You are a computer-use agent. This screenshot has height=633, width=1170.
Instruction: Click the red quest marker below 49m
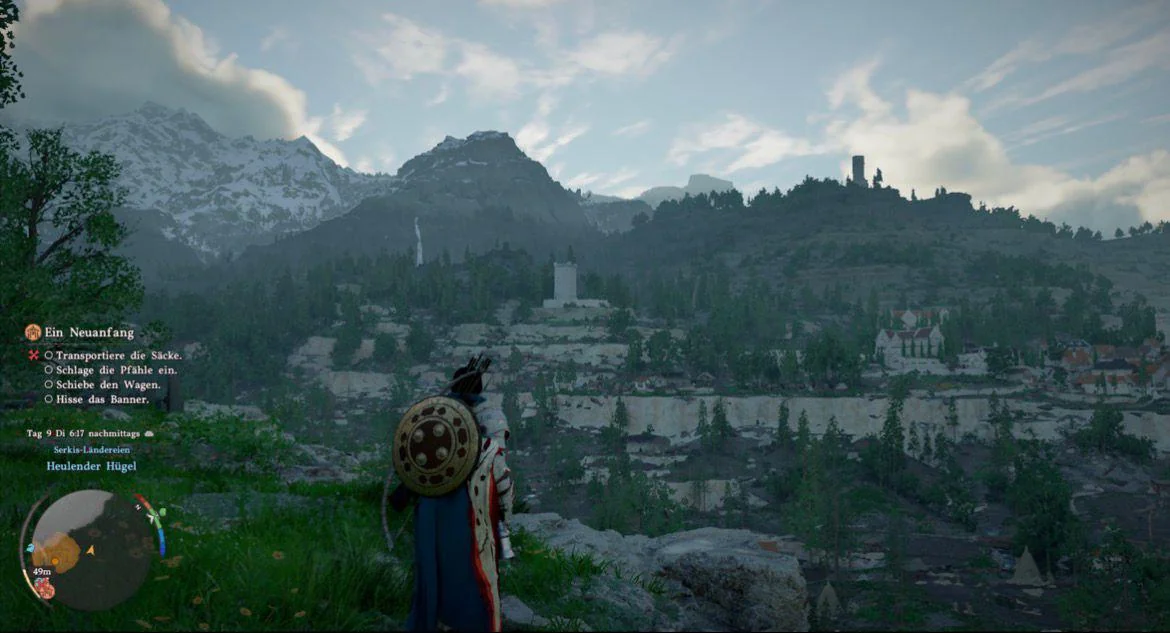pos(44,588)
